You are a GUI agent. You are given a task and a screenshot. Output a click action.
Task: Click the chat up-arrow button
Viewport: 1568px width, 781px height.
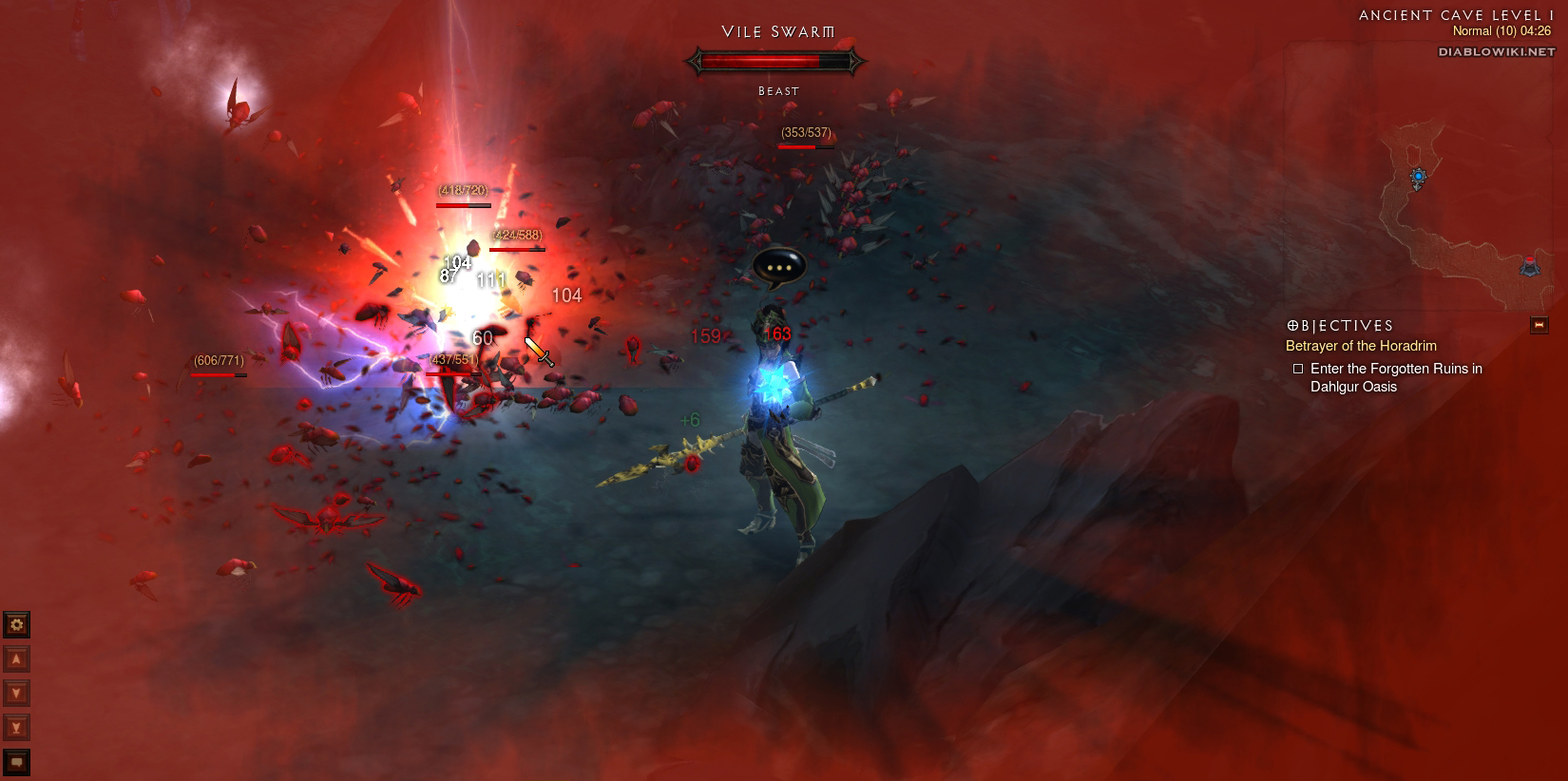[16, 658]
